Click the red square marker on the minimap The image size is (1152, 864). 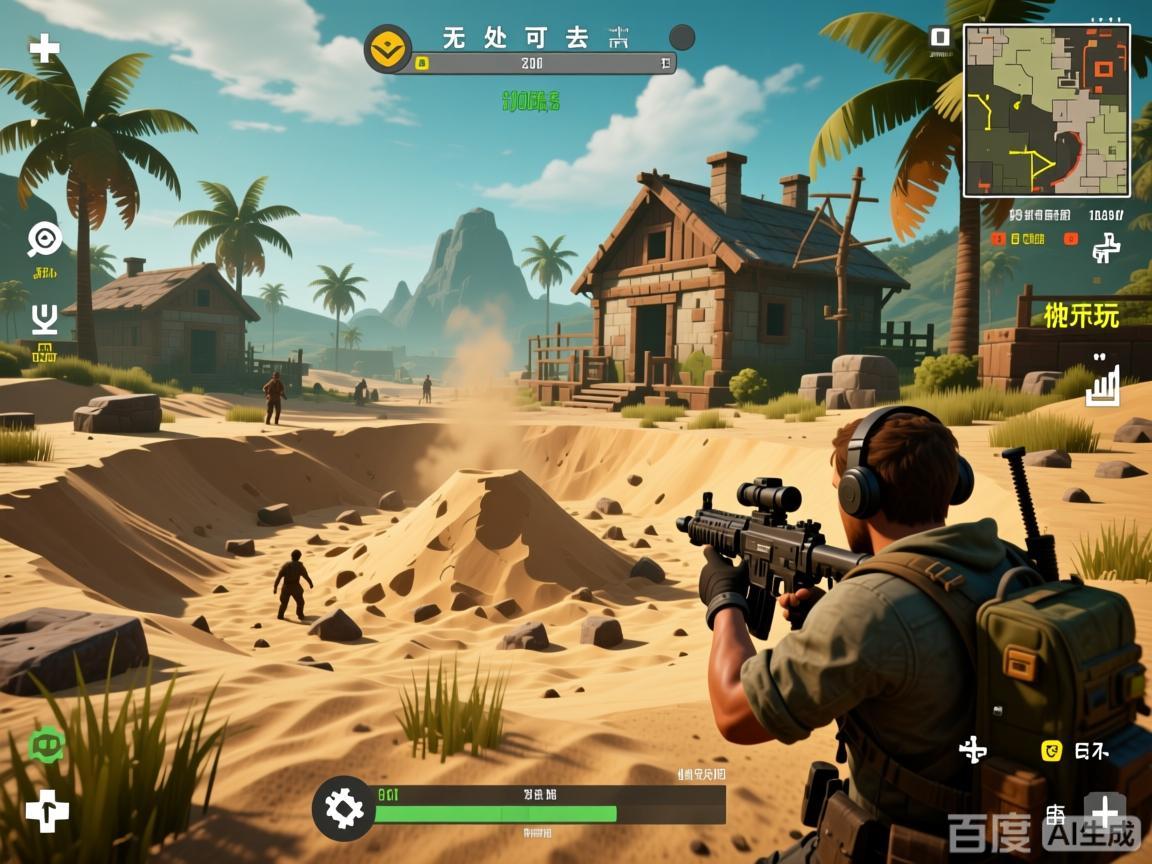tap(1103, 68)
